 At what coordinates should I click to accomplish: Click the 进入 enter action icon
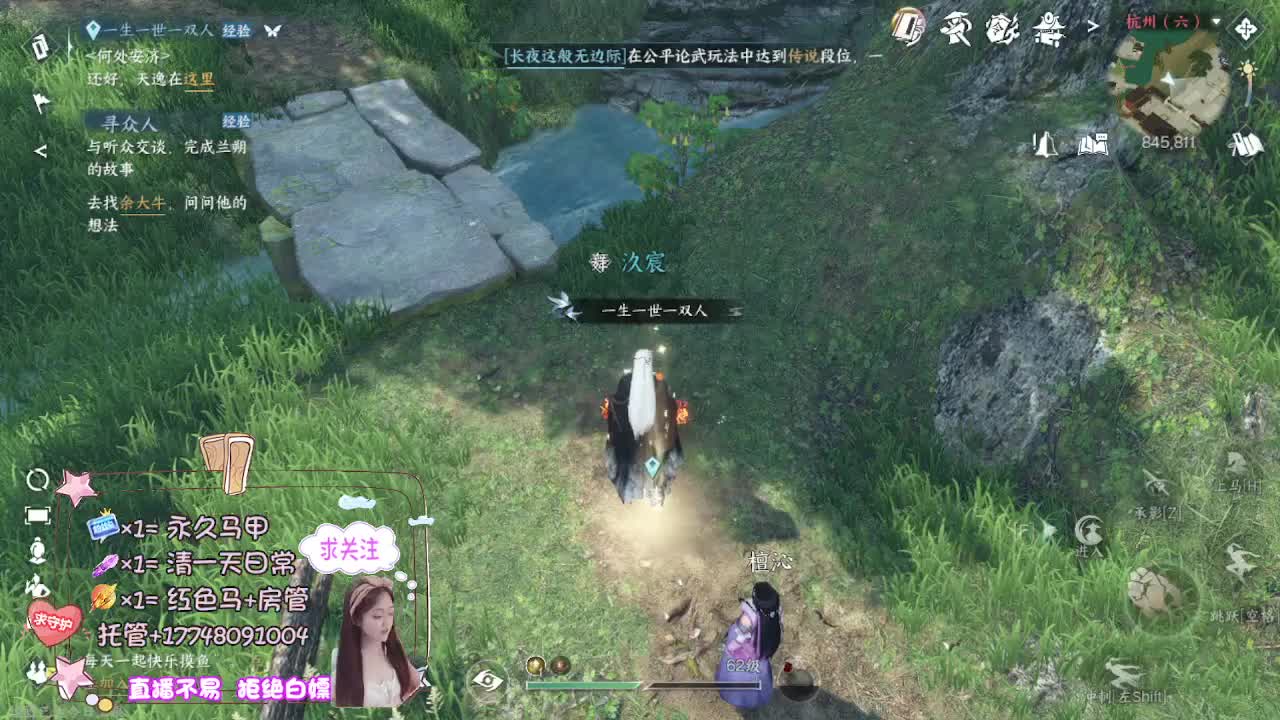(1090, 530)
